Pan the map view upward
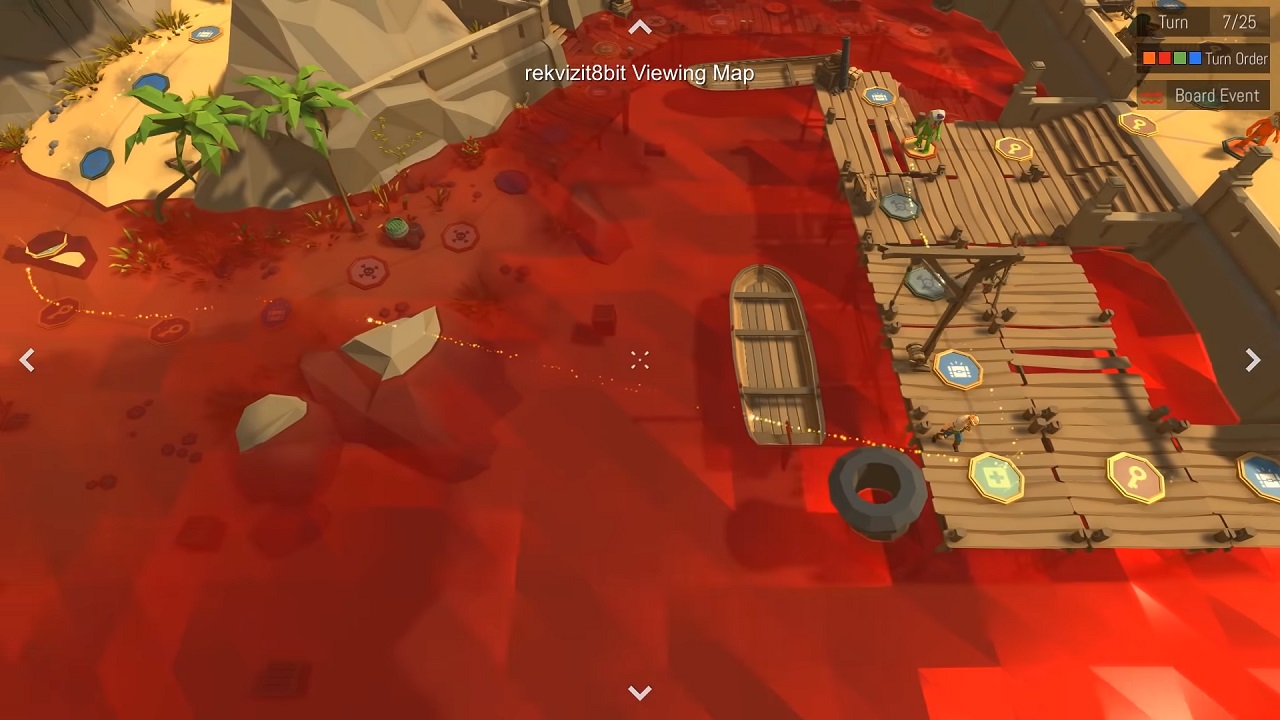Image resolution: width=1280 pixels, height=720 pixels. tap(640, 28)
